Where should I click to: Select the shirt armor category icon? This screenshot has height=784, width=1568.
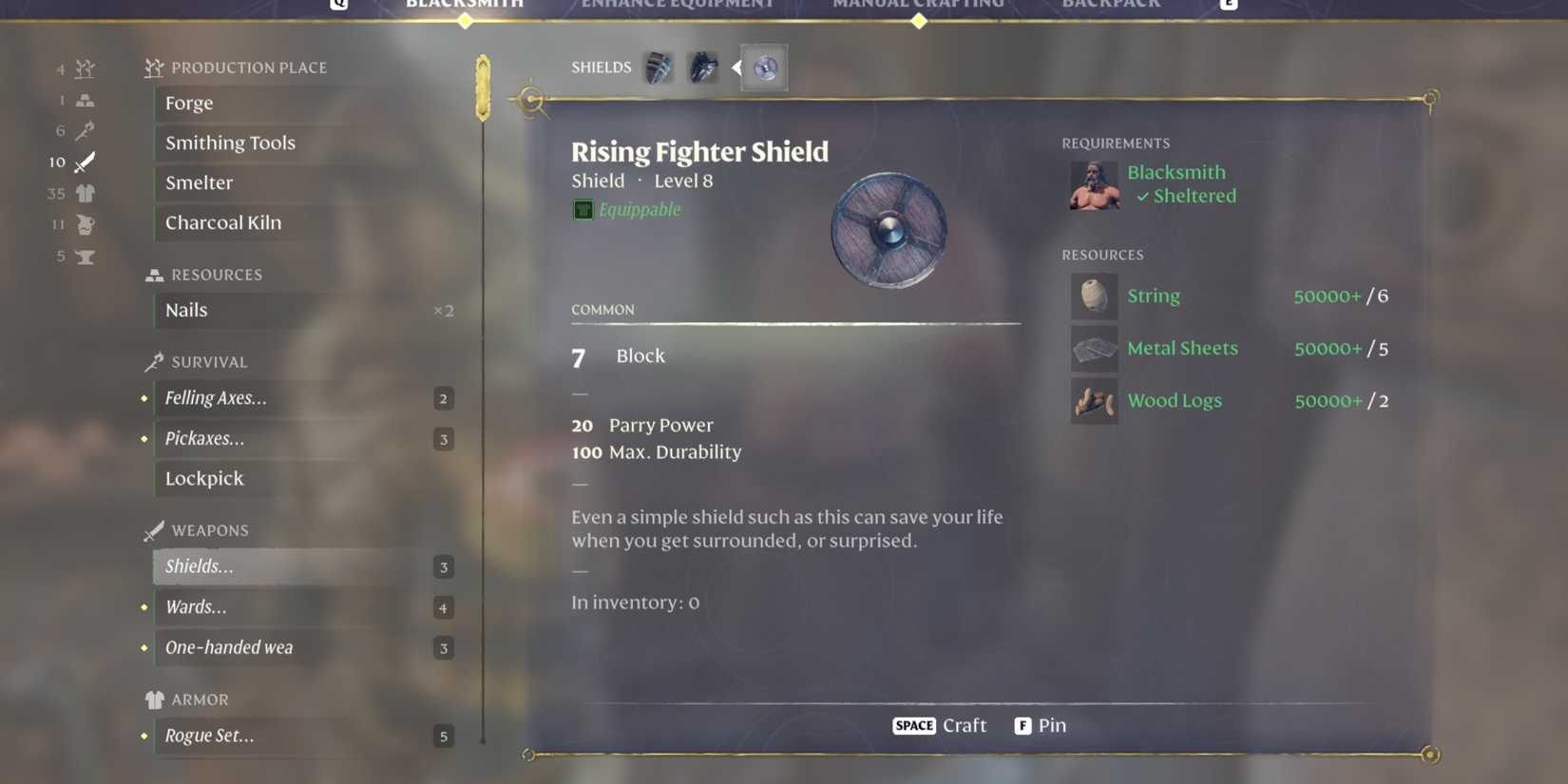coord(85,194)
